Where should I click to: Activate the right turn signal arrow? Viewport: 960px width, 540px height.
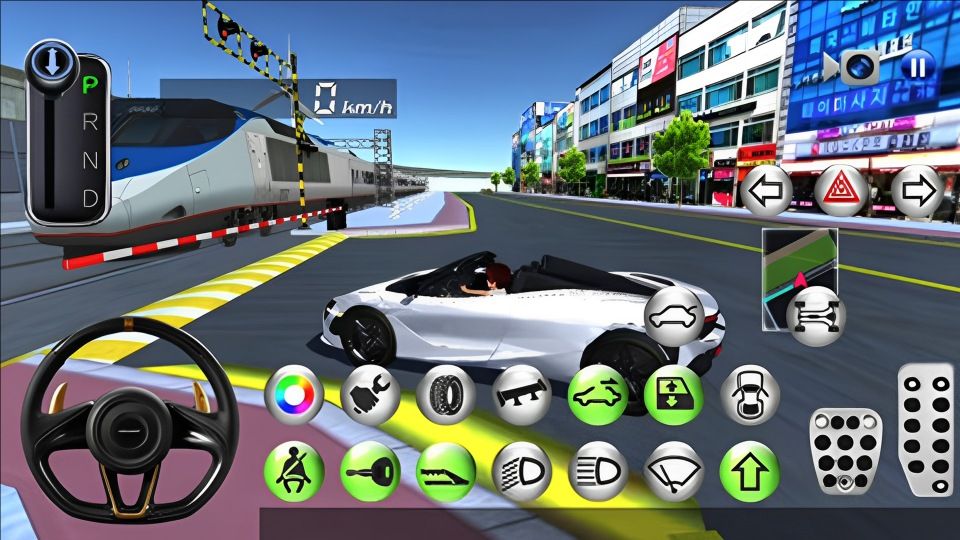click(x=915, y=191)
